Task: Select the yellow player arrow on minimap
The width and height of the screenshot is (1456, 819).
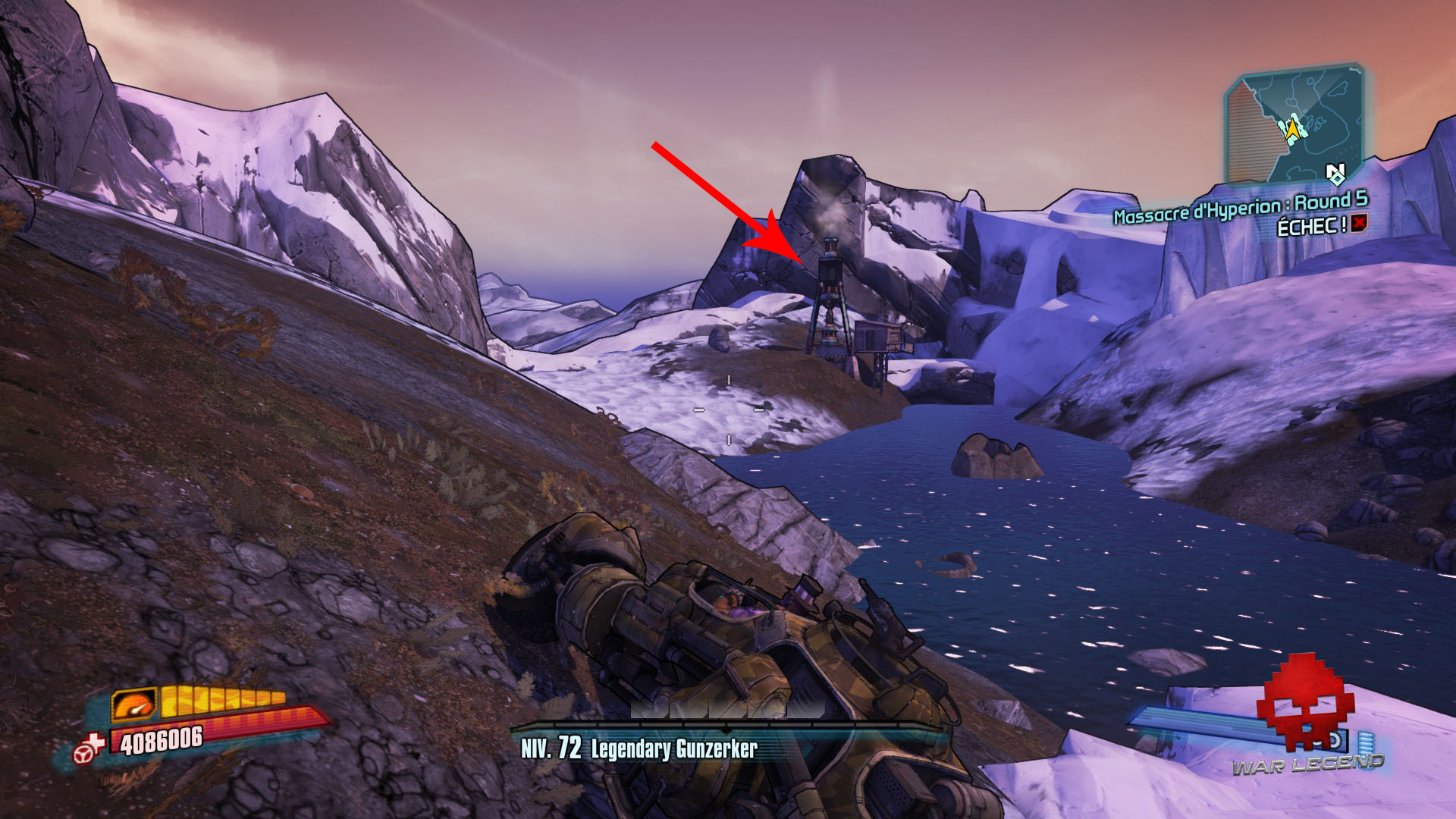Action: click(1293, 128)
